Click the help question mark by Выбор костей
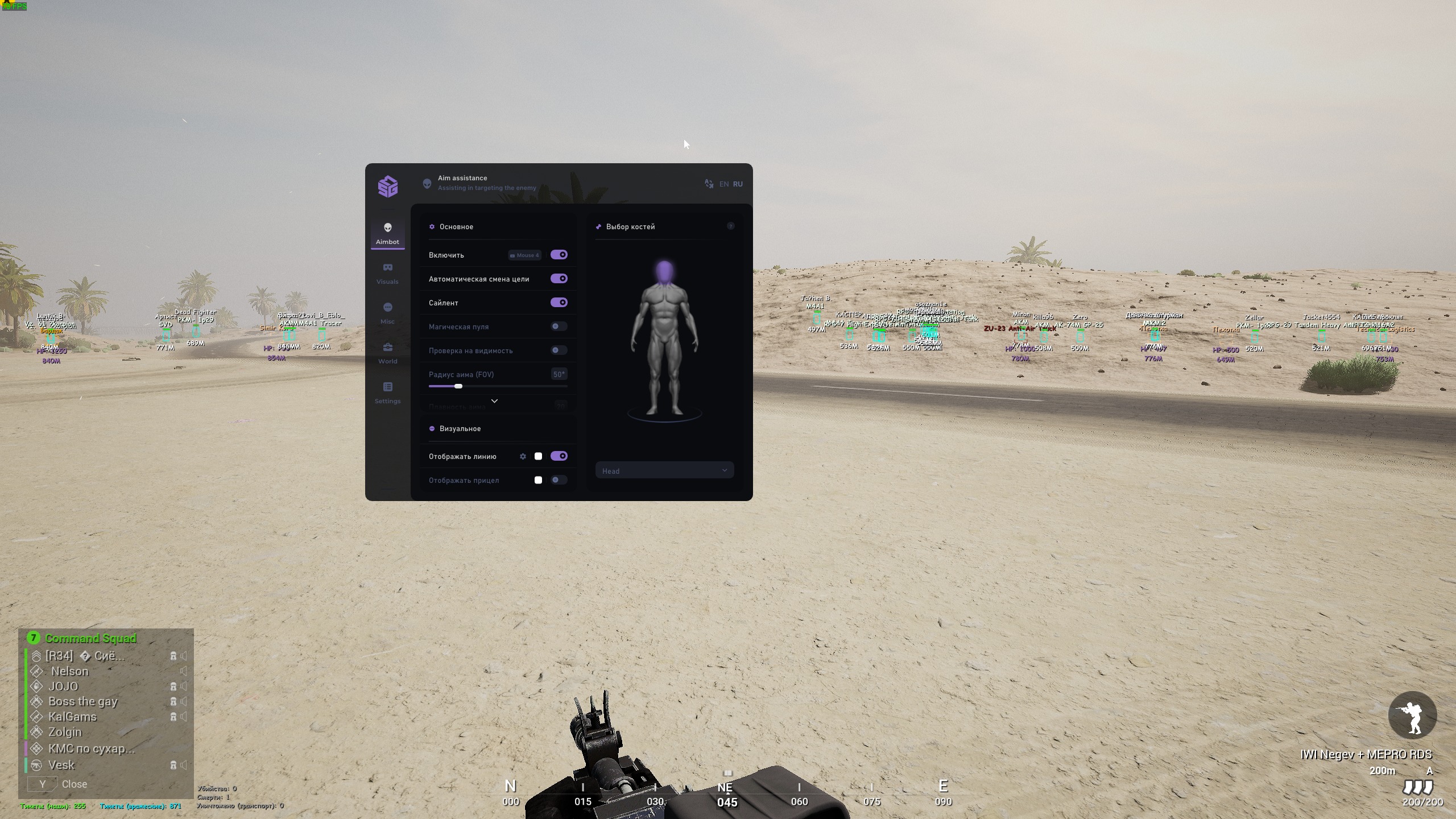Viewport: 1456px width, 819px height. pyautogui.click(x=731, y=226)
